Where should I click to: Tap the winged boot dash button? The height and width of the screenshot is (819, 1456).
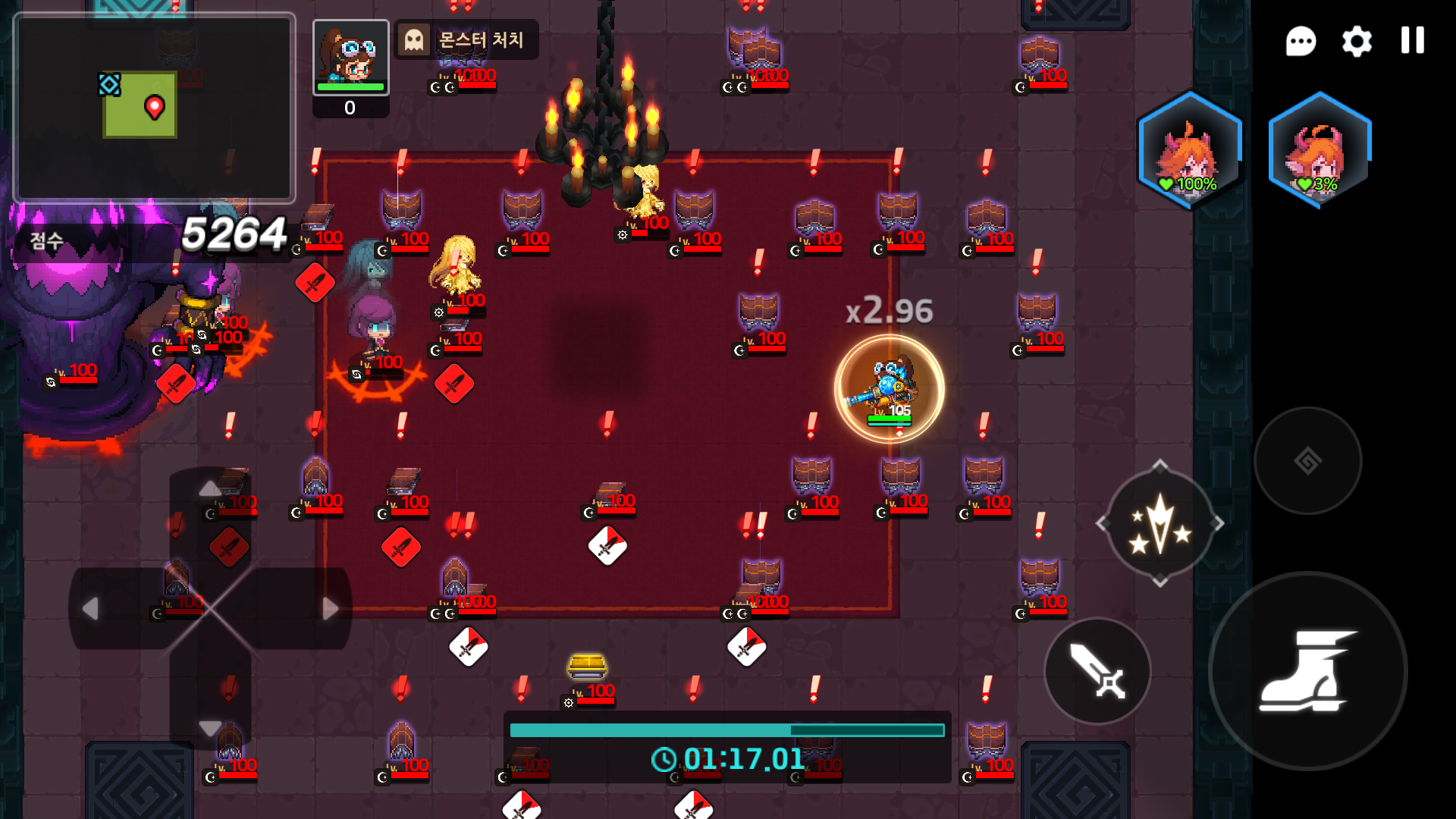pos(1307,671)
